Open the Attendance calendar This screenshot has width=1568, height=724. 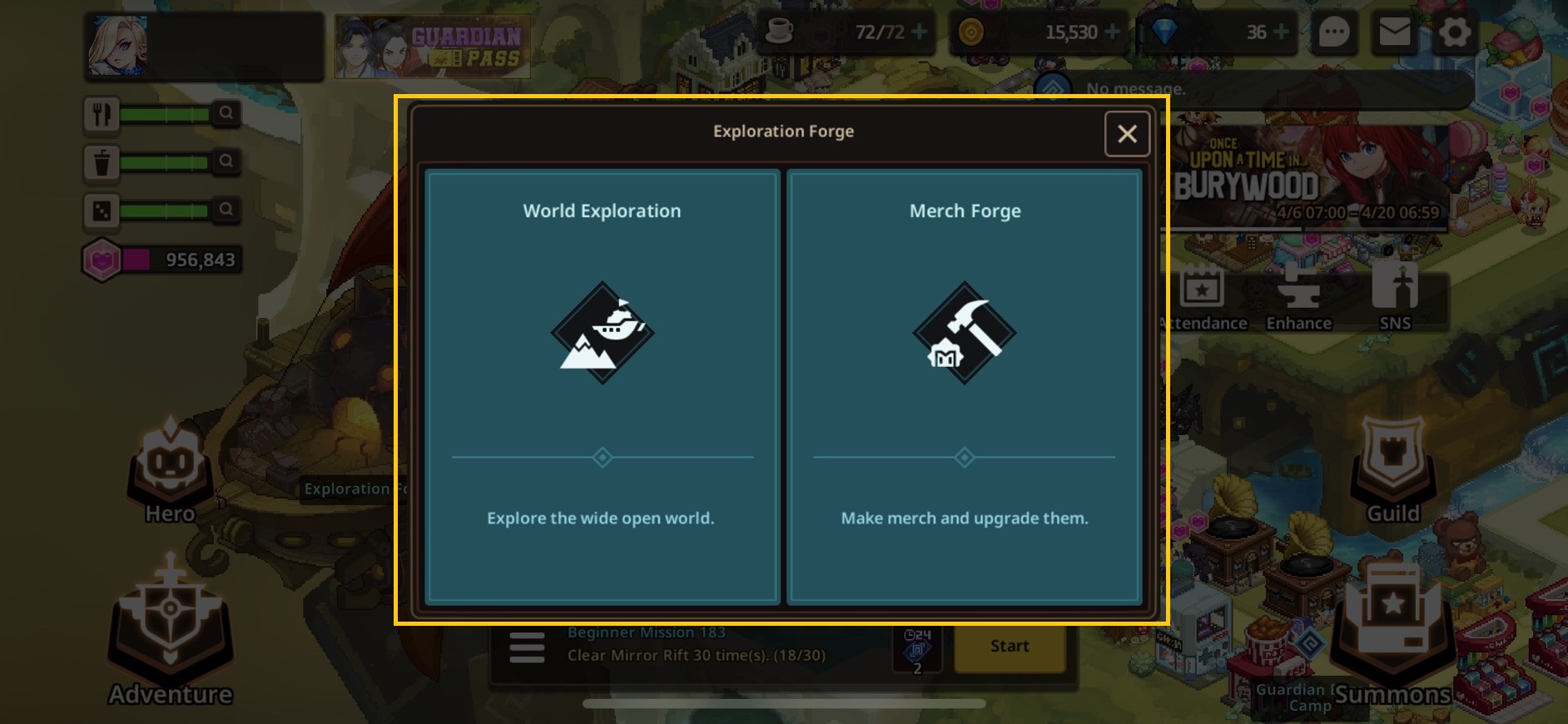point(1202,298)
